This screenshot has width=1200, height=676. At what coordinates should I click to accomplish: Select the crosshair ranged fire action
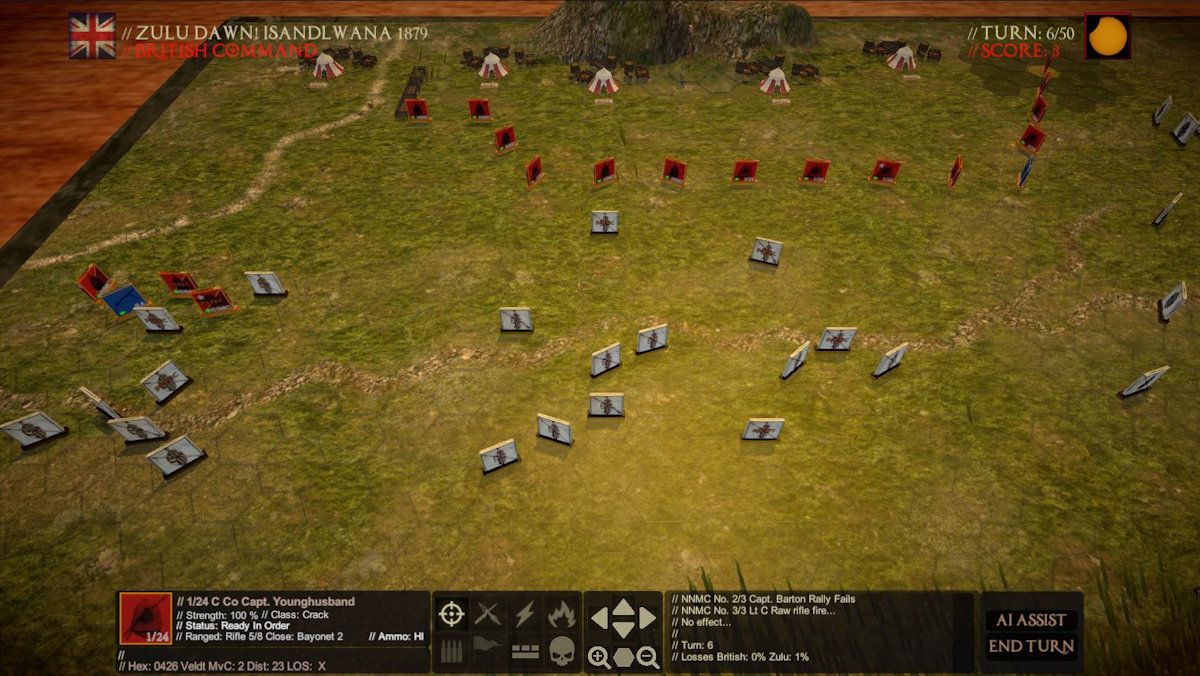451,614
